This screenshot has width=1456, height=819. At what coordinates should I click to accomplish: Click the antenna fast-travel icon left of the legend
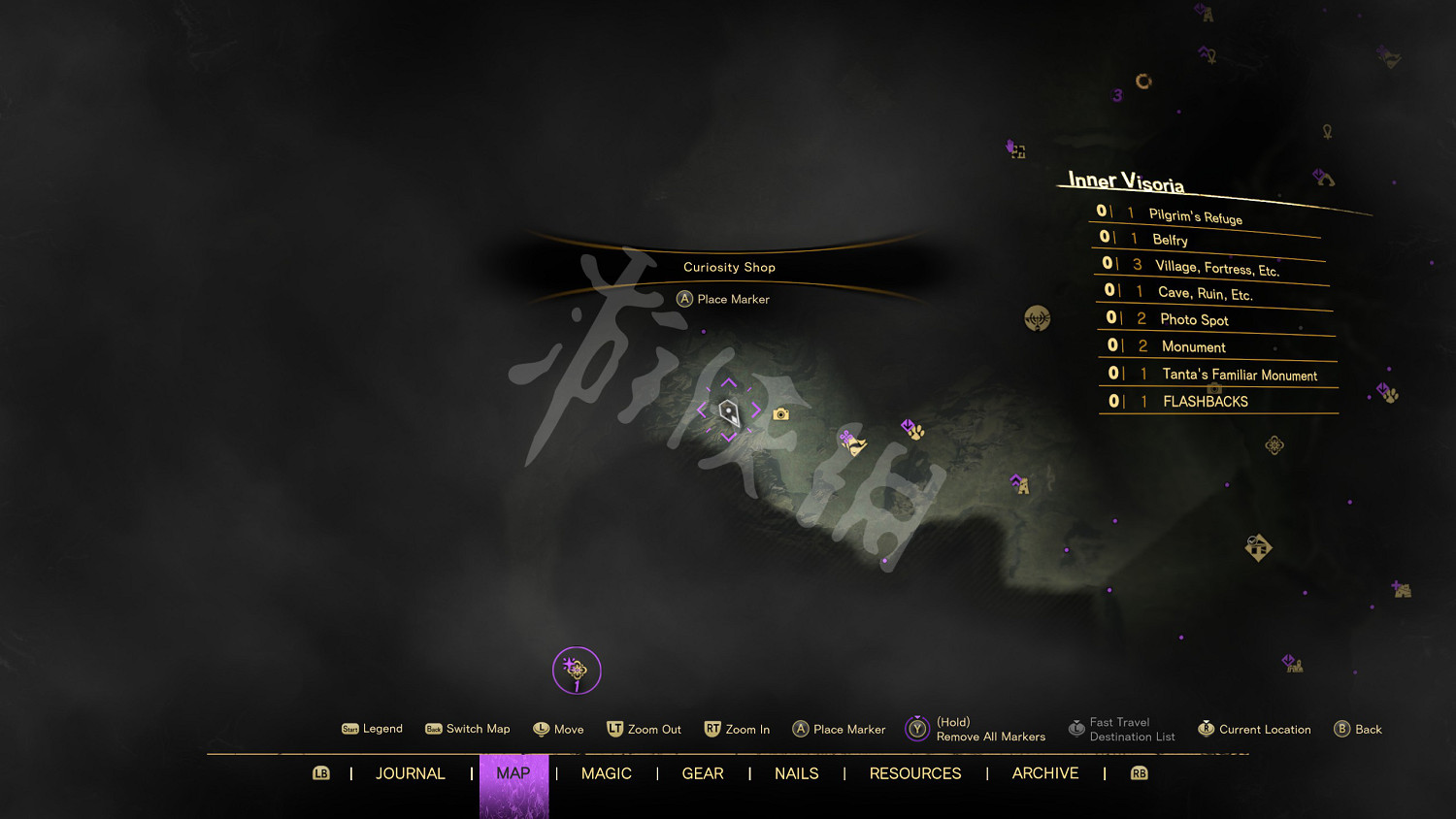[1038, 317]
